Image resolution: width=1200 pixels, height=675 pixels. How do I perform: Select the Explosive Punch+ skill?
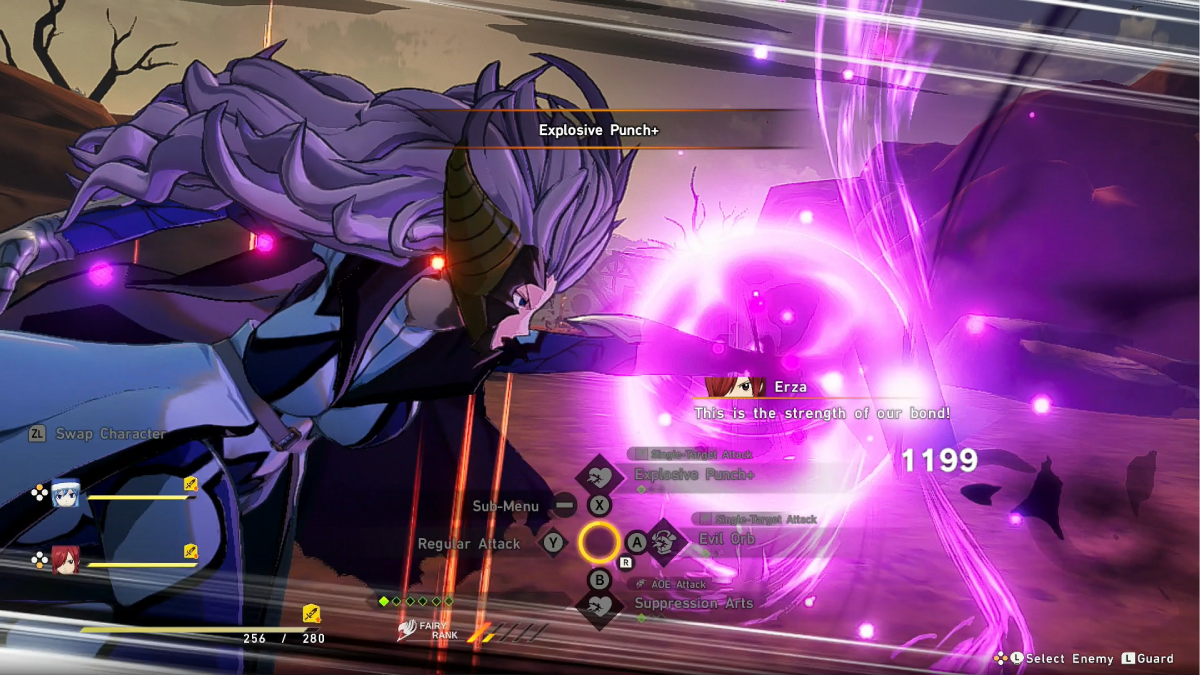694,474
